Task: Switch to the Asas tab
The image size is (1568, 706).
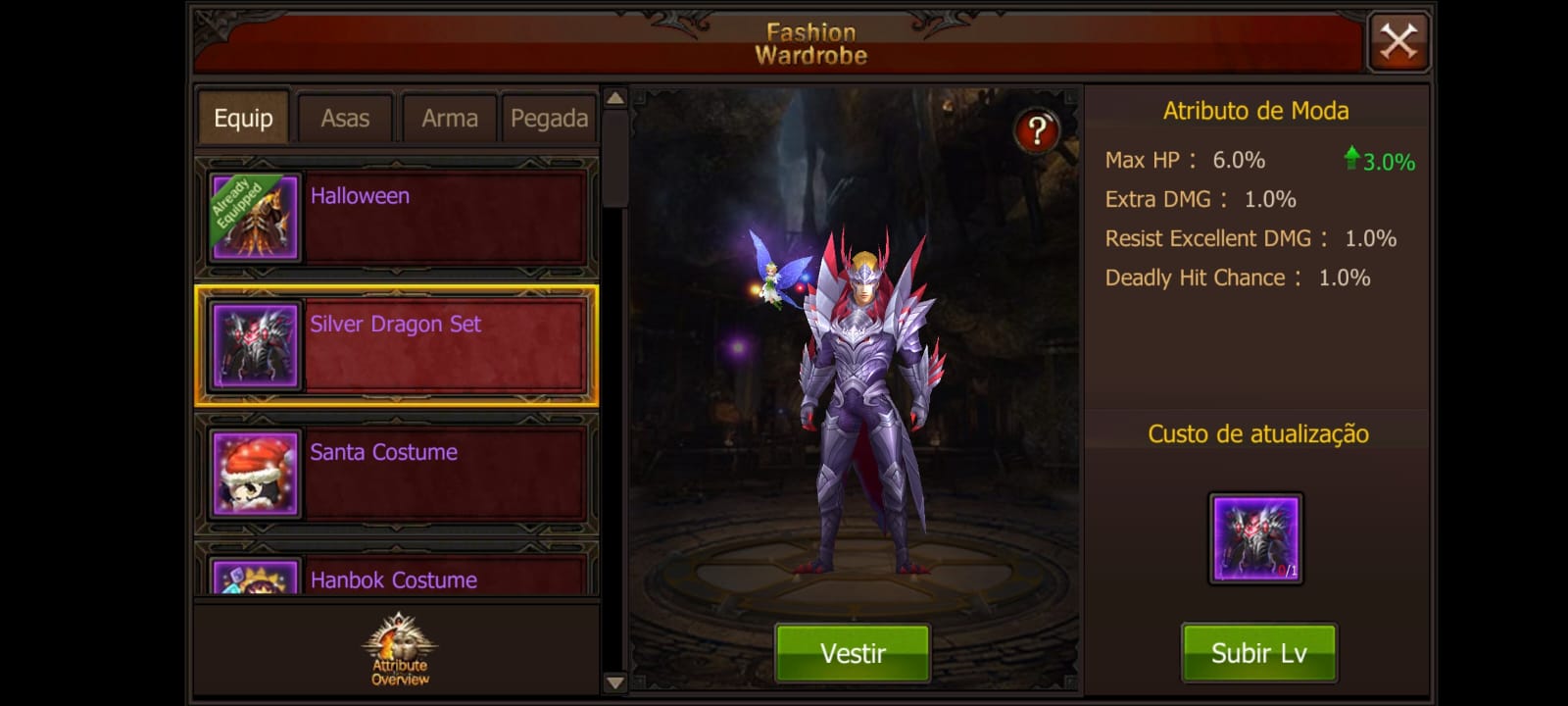Action: pos(344,117)
